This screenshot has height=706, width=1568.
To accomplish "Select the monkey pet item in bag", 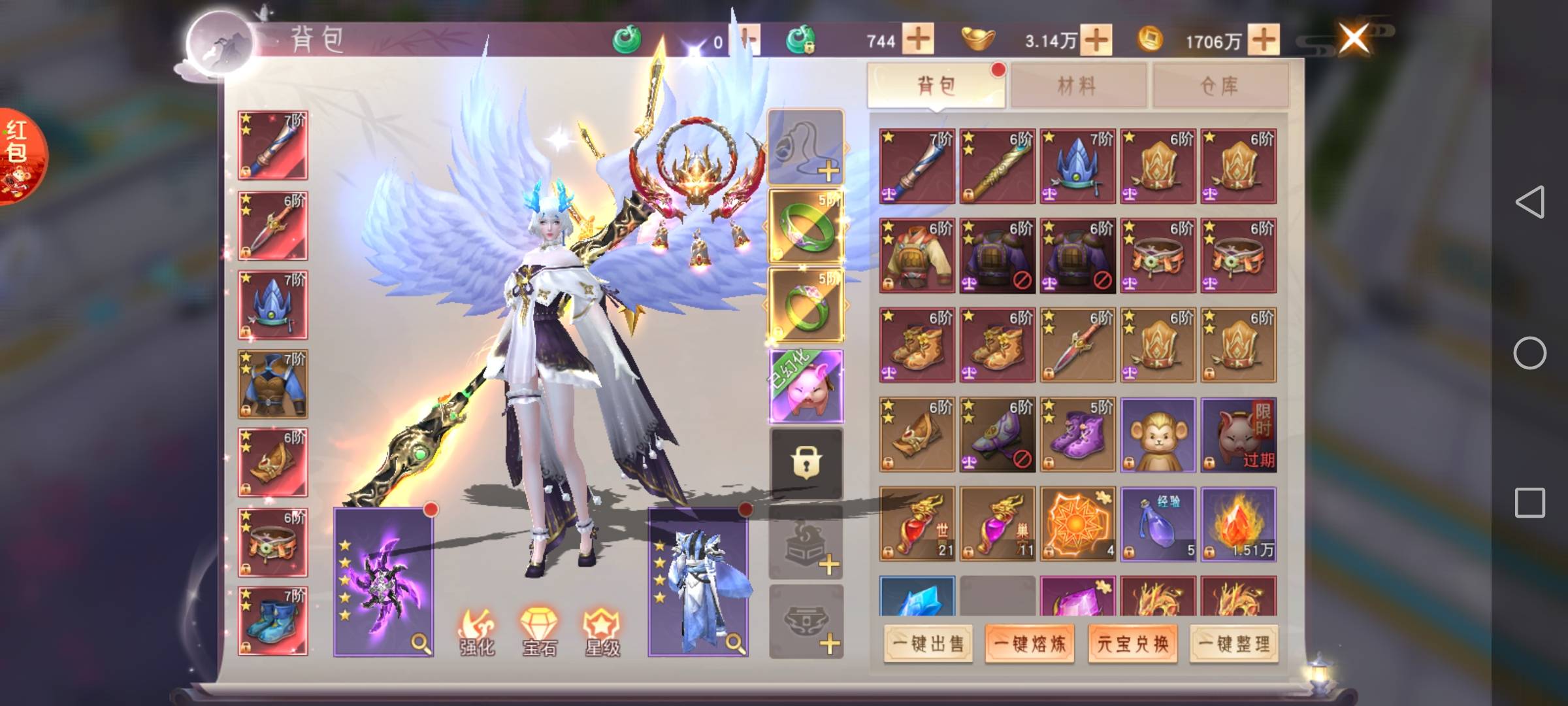I will [x=1157, y=435].
